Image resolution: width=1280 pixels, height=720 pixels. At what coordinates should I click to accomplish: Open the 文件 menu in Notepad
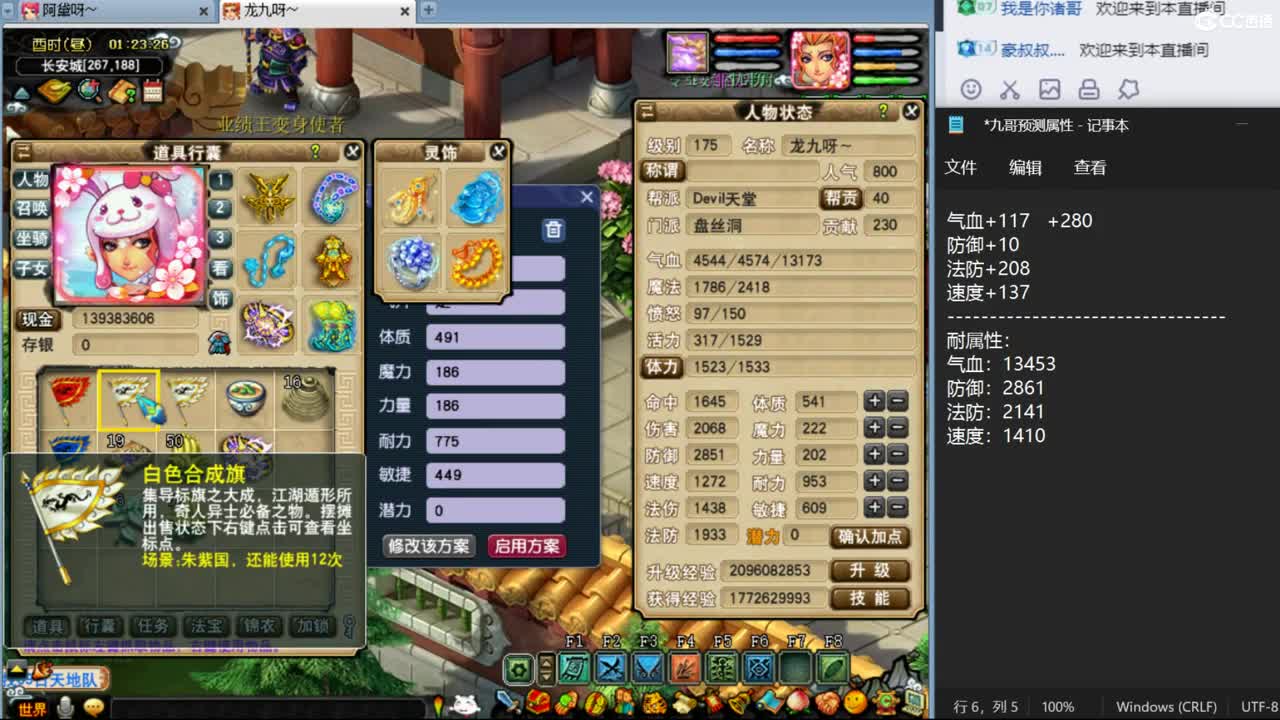(x=961, y=168)
